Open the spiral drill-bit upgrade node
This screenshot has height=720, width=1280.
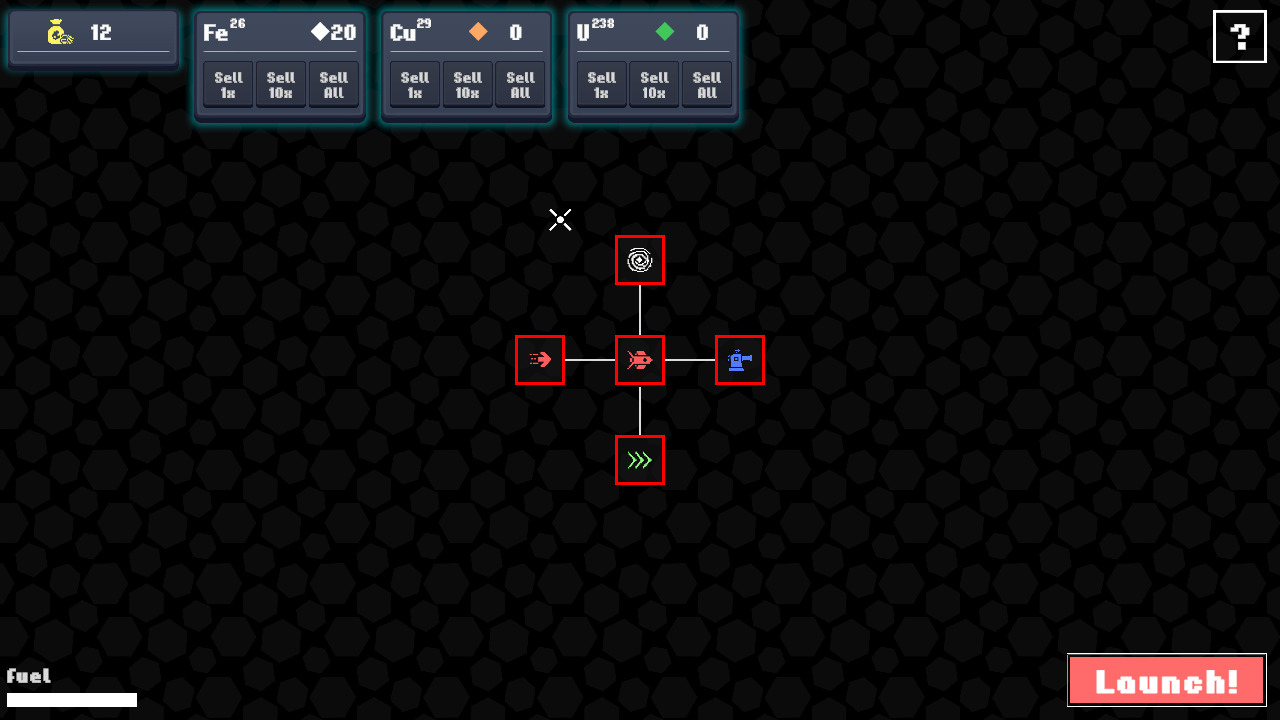(x=640, y=260)
